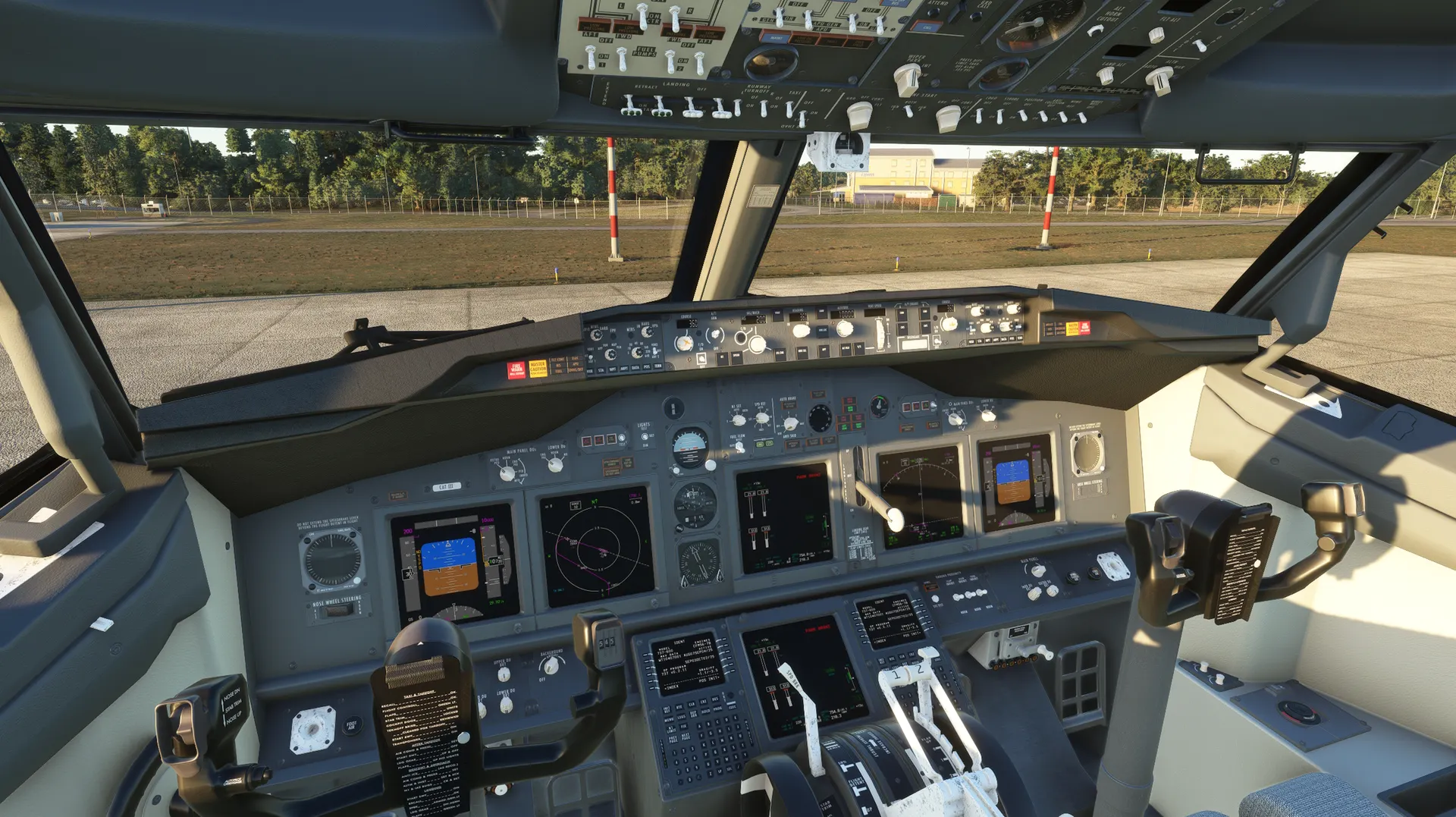The width and height of the screenshot is (1456, 817).
Task: Click the standby attitude indicator
Action: point(689,447)
